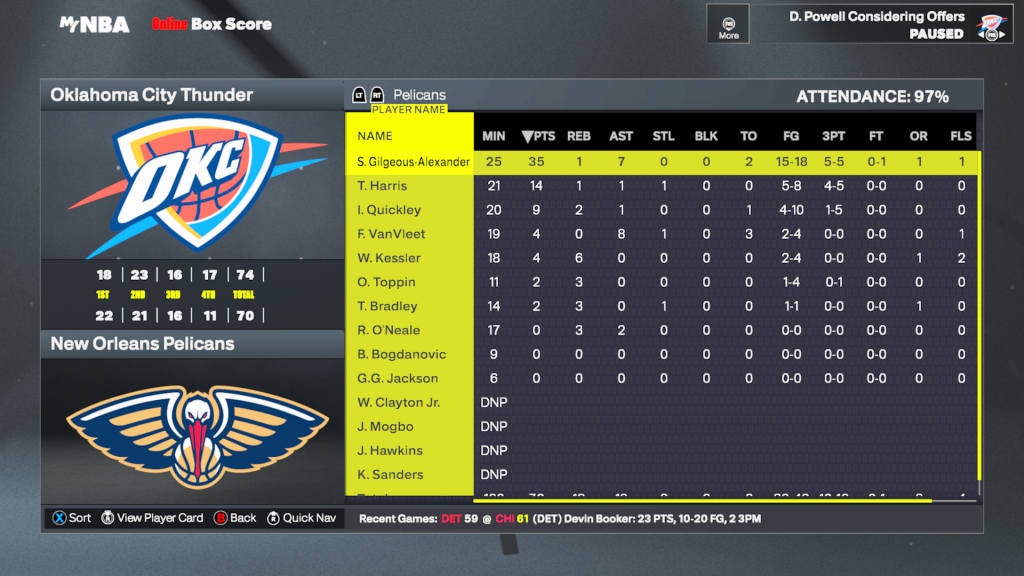Choose T. Harris in the box score
The image size is (1024, 576).
point(382,186)
